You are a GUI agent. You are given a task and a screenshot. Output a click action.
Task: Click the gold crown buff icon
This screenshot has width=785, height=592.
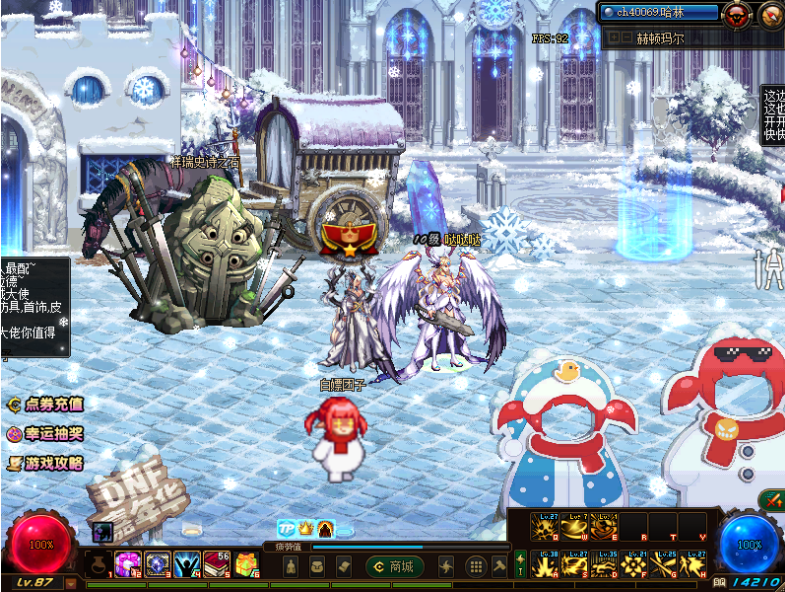306,527
